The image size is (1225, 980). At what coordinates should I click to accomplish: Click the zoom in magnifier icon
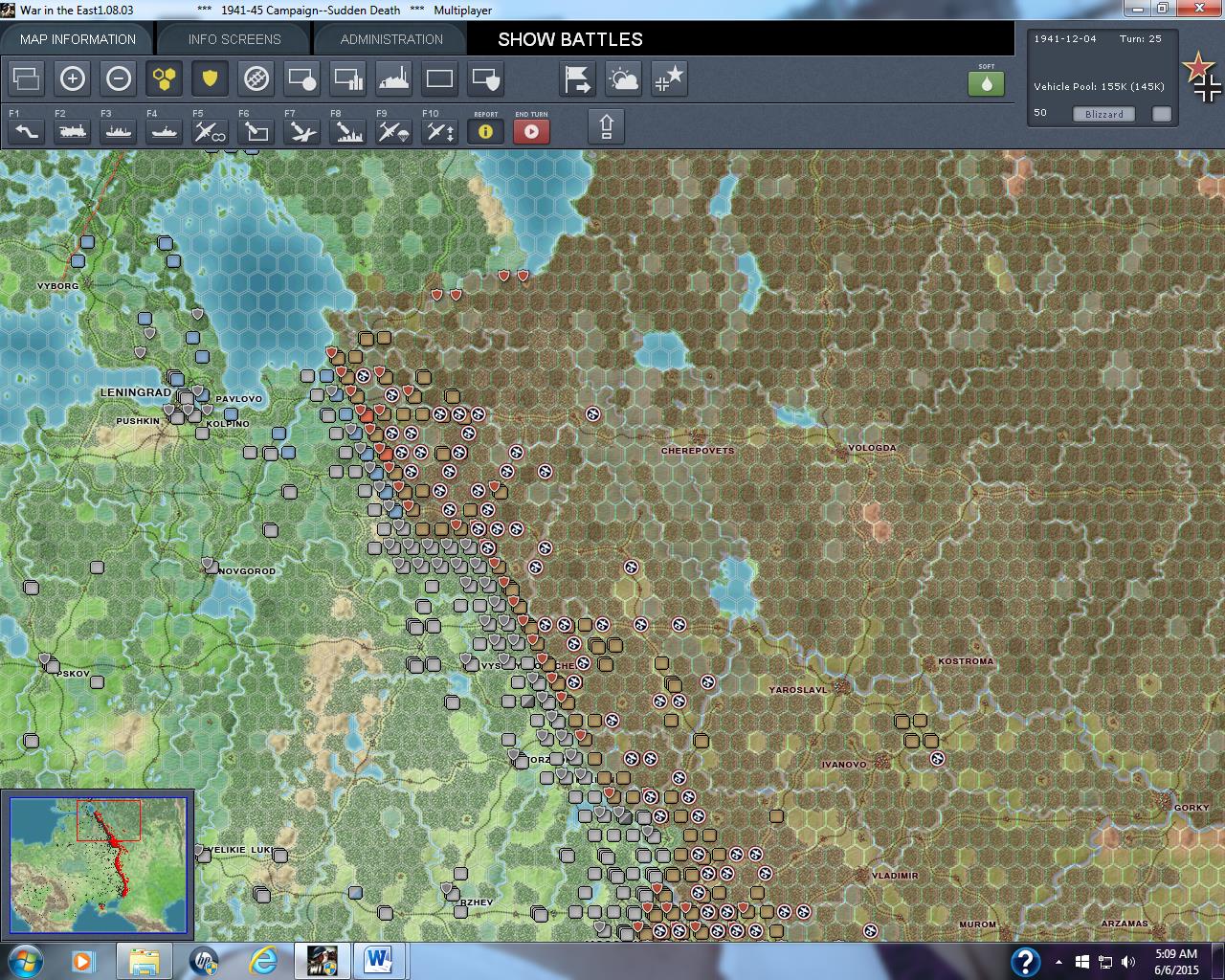(x=73, y=78)
